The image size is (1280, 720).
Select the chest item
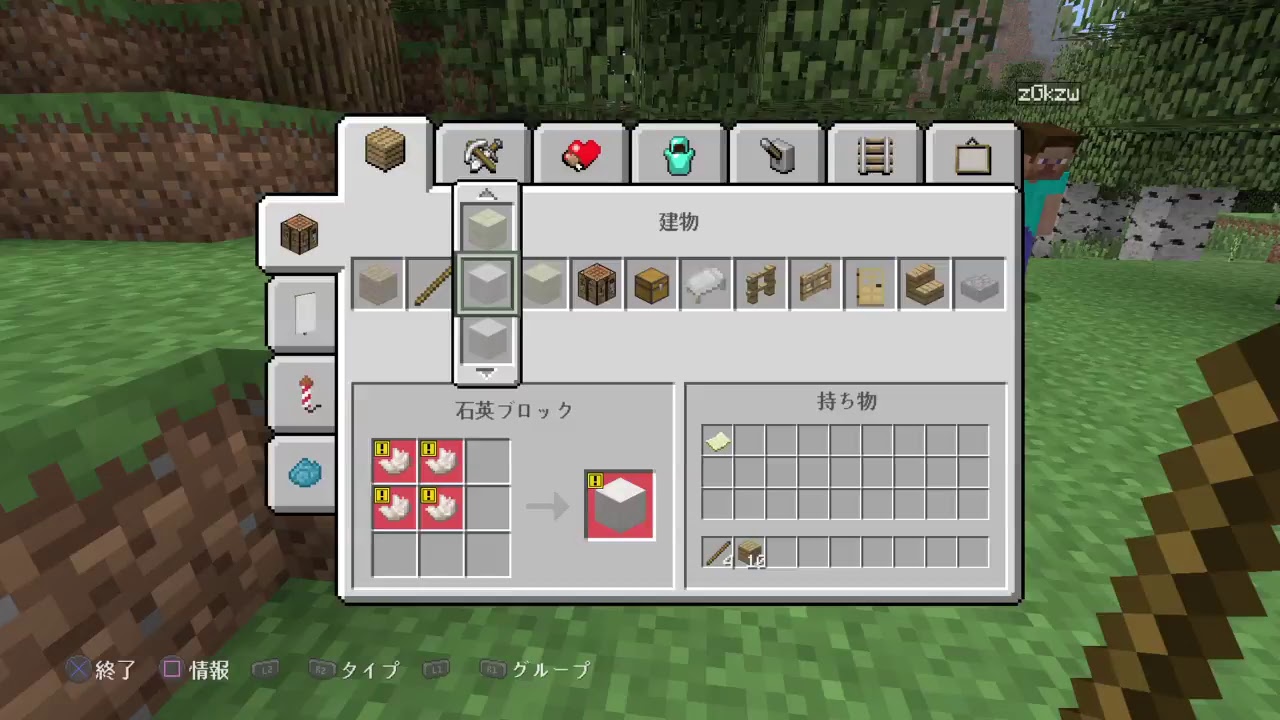pyautogui.click(x=650, y=284)
